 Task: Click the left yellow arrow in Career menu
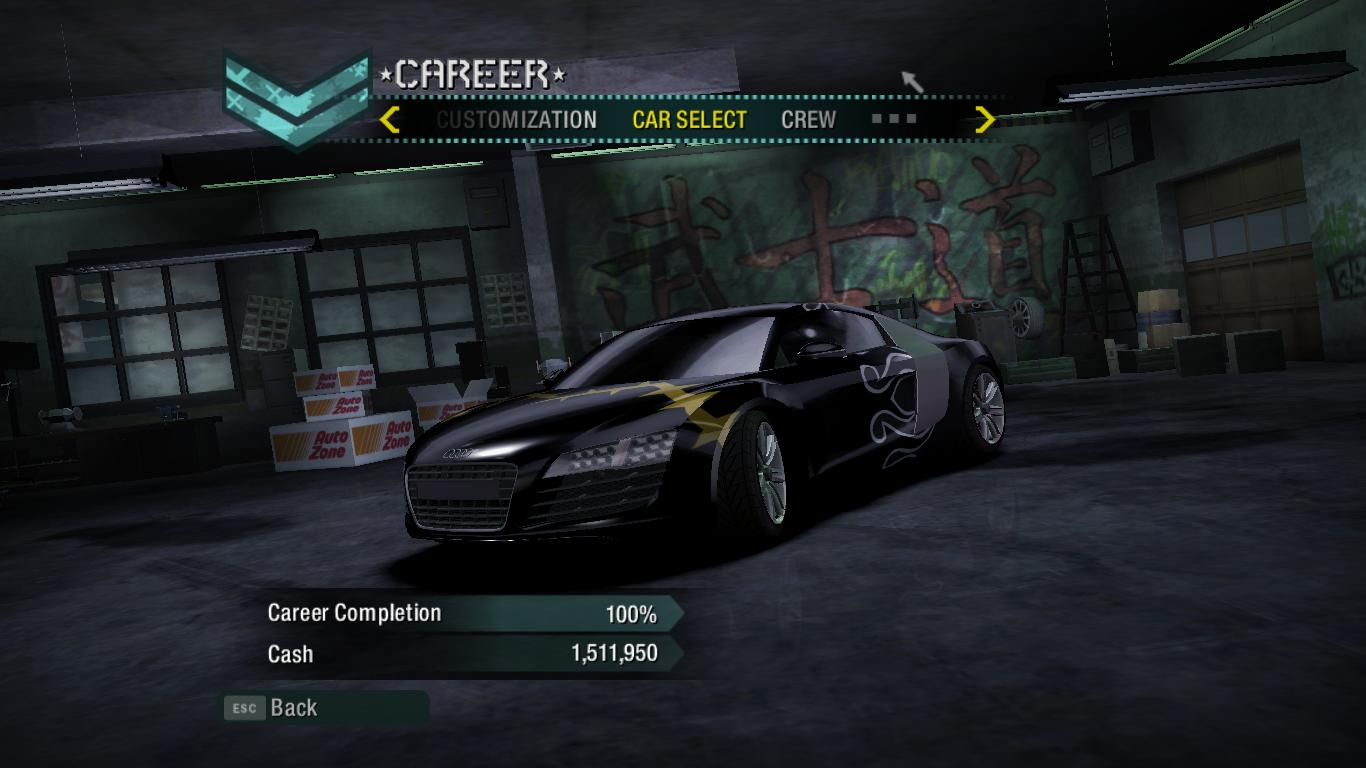(390, 120)
